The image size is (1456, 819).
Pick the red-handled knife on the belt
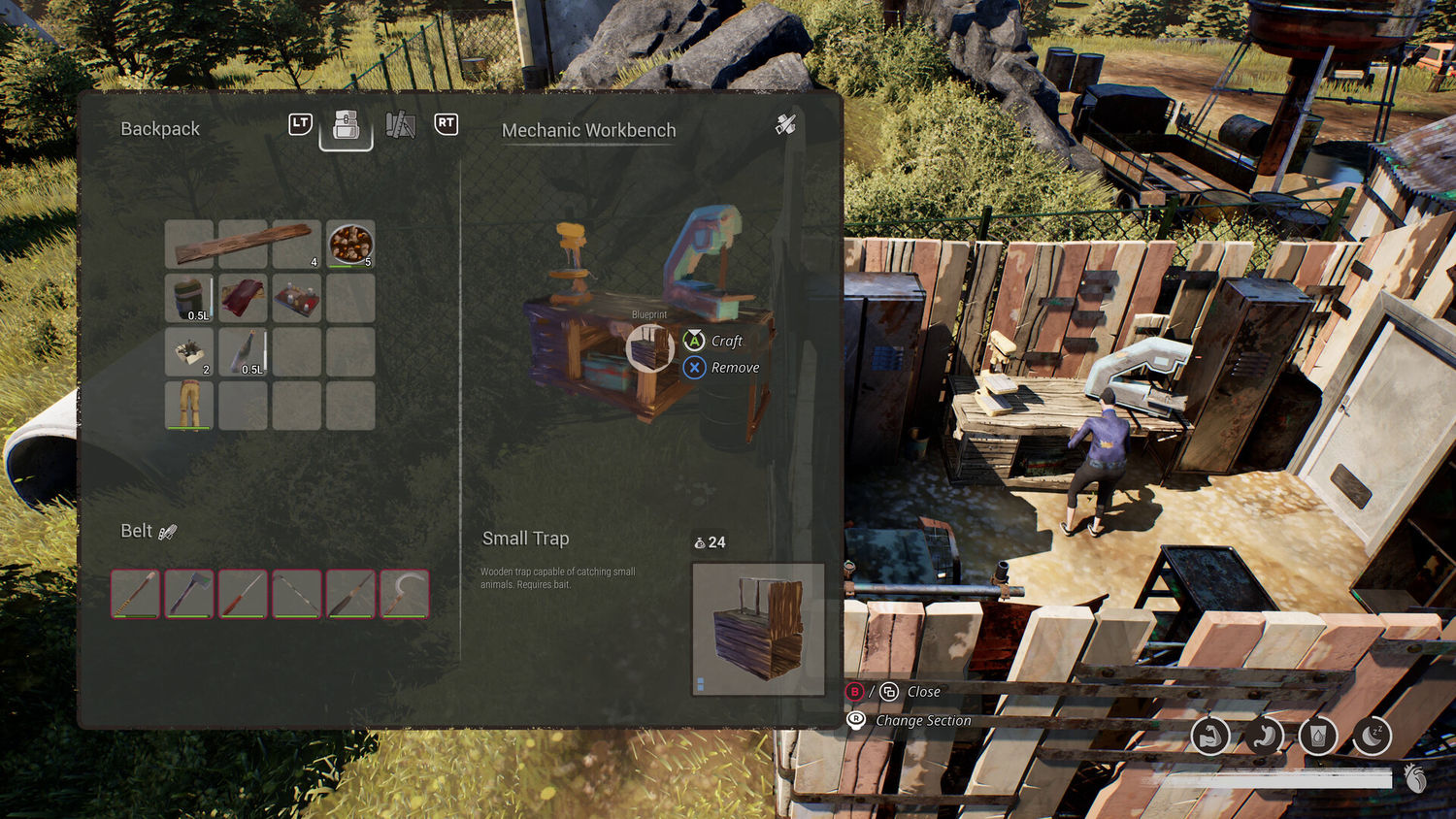coord(243,593)
